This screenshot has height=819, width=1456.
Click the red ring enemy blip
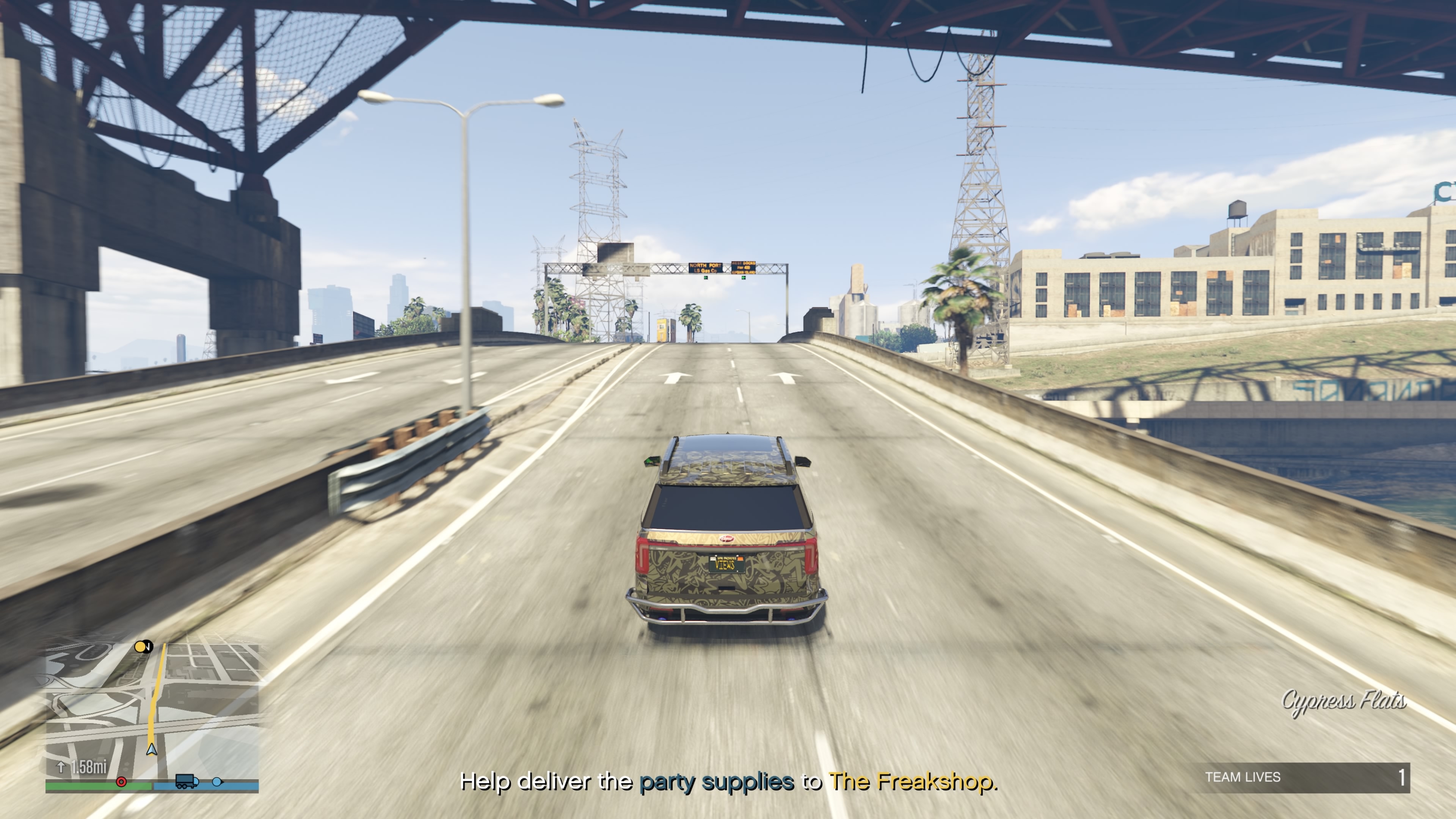pos(121,782)
